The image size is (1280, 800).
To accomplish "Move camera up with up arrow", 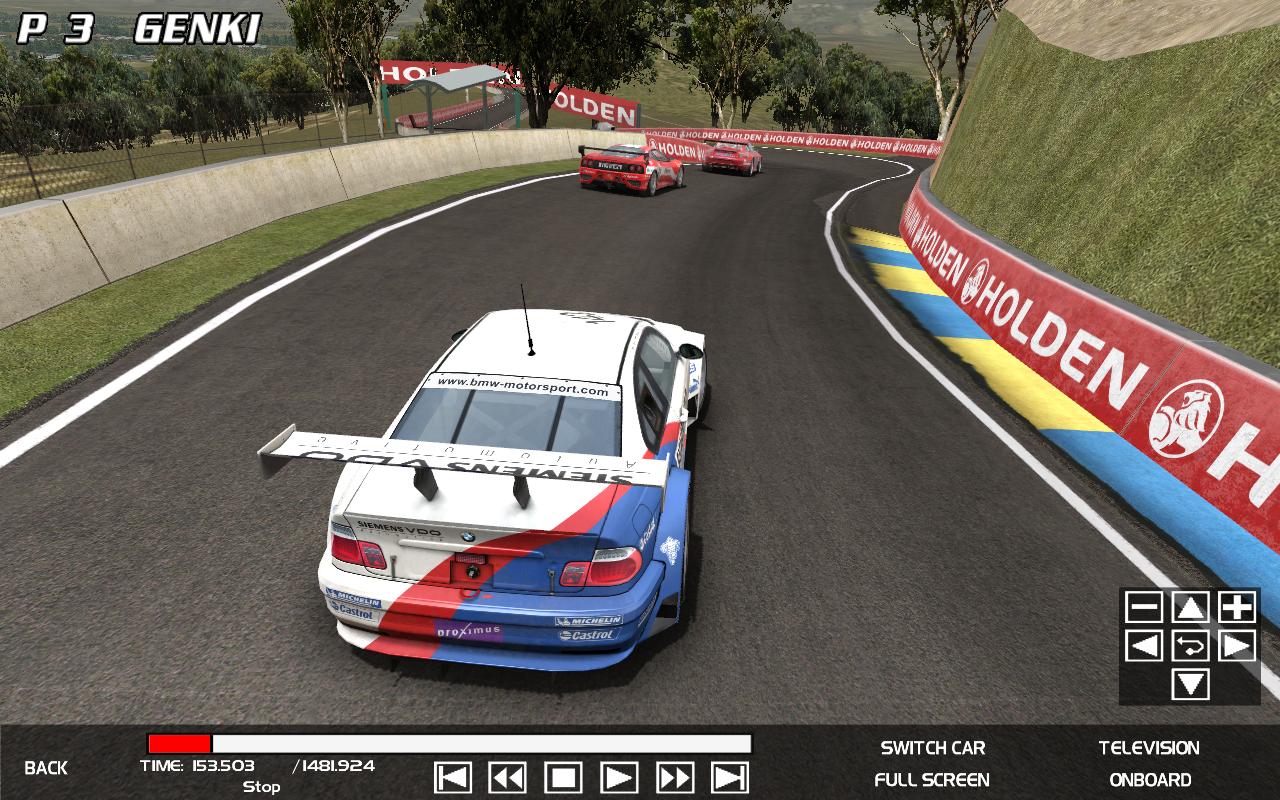I will [1190, 607].
